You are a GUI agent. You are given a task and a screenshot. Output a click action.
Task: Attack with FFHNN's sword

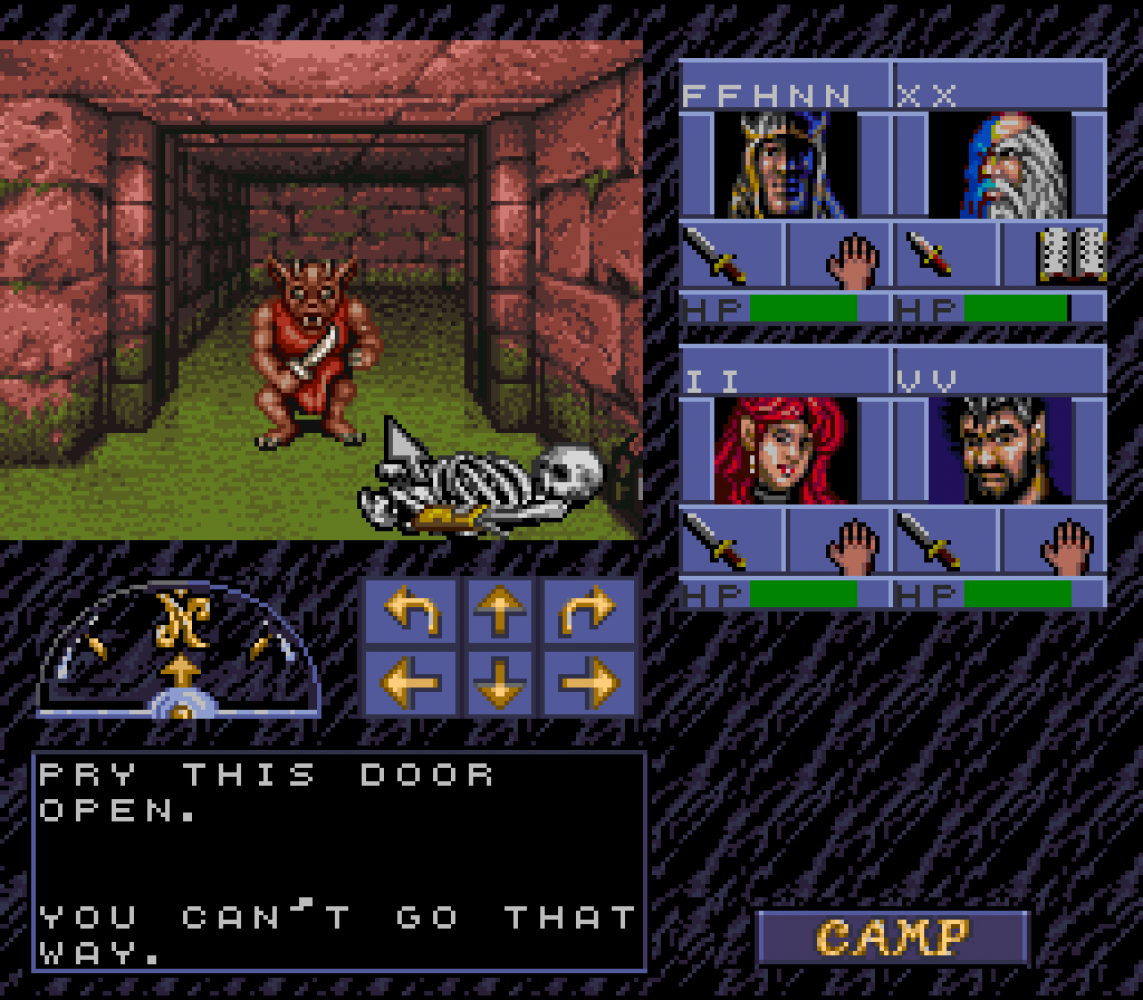tap(733, 256)
